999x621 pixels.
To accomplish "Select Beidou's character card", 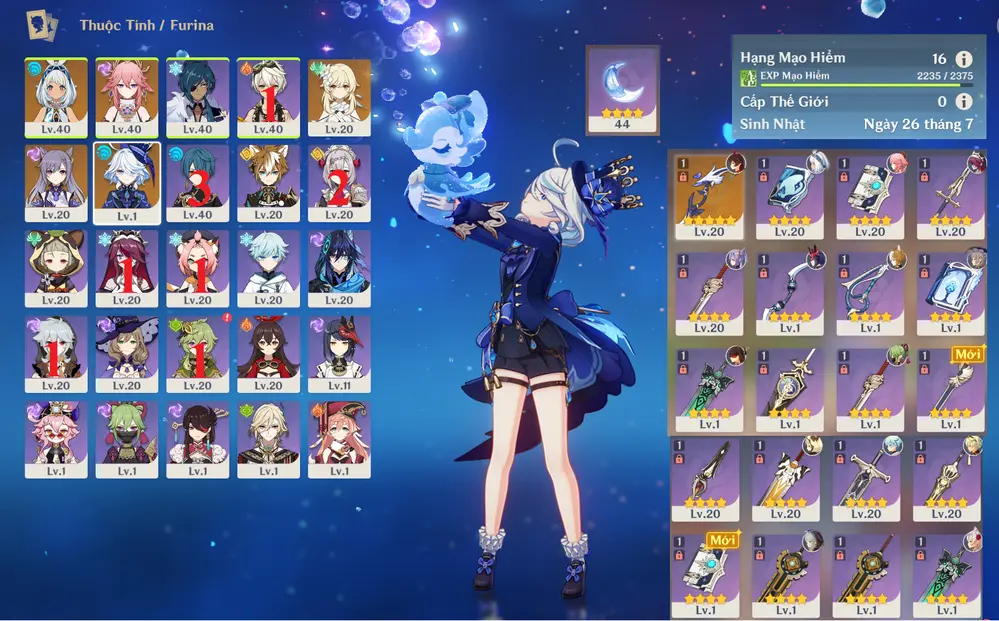I will click(x=197, y=439).
